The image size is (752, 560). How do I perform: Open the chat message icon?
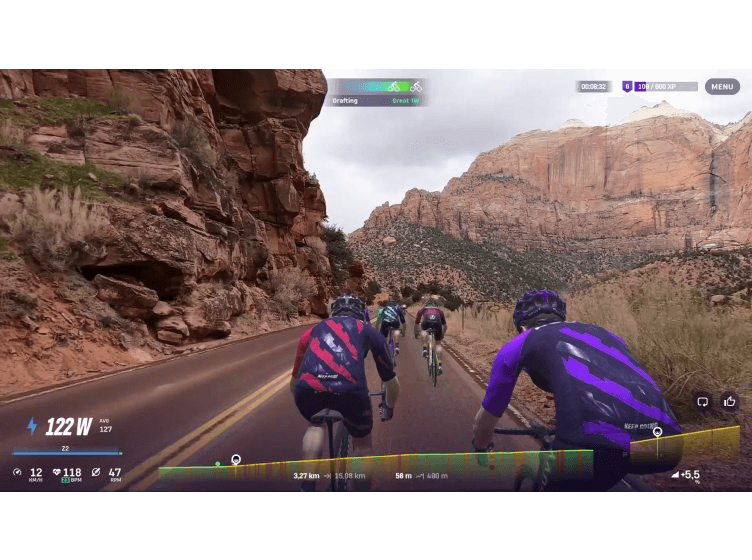702,401
